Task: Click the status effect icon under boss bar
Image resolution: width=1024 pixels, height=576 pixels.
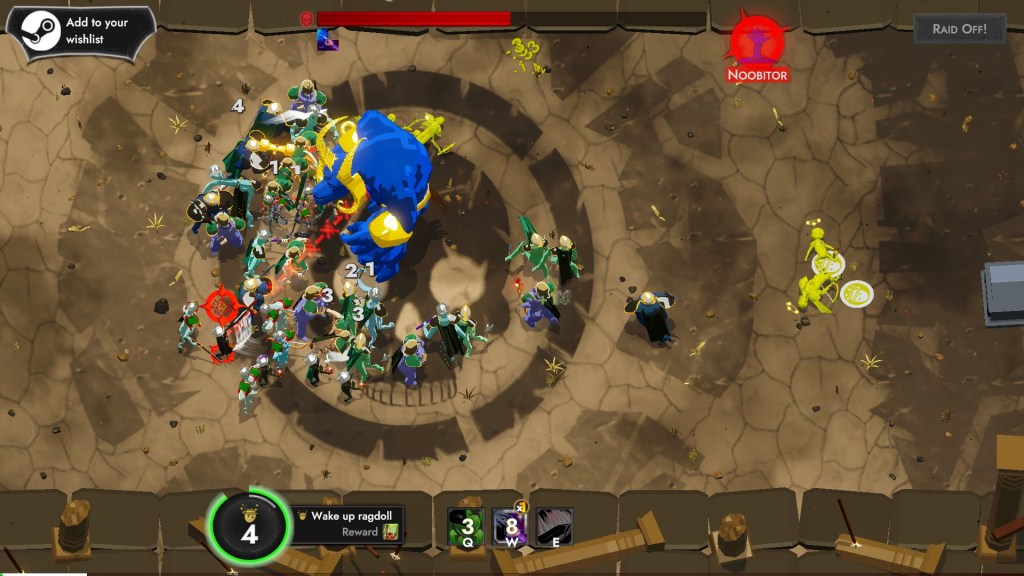Action: (x=326, y=40)
